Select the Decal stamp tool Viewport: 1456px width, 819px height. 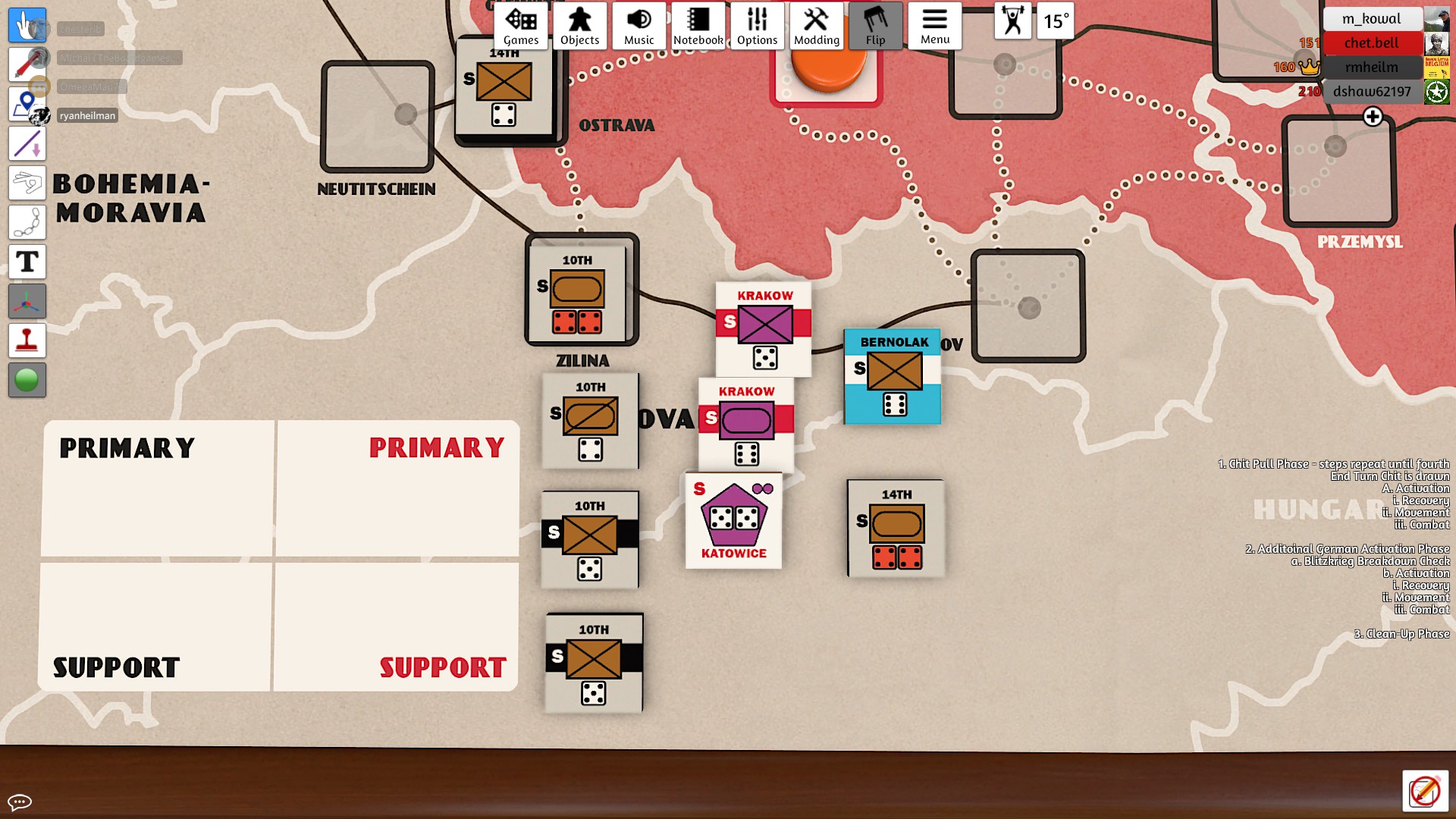point(27,340)
